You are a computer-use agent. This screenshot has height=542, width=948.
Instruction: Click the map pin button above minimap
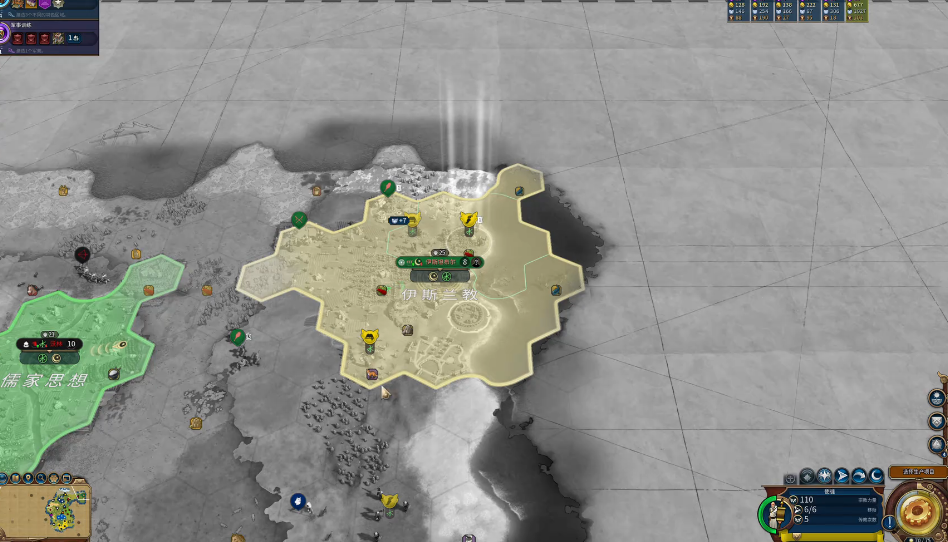(x=30, y=478)
